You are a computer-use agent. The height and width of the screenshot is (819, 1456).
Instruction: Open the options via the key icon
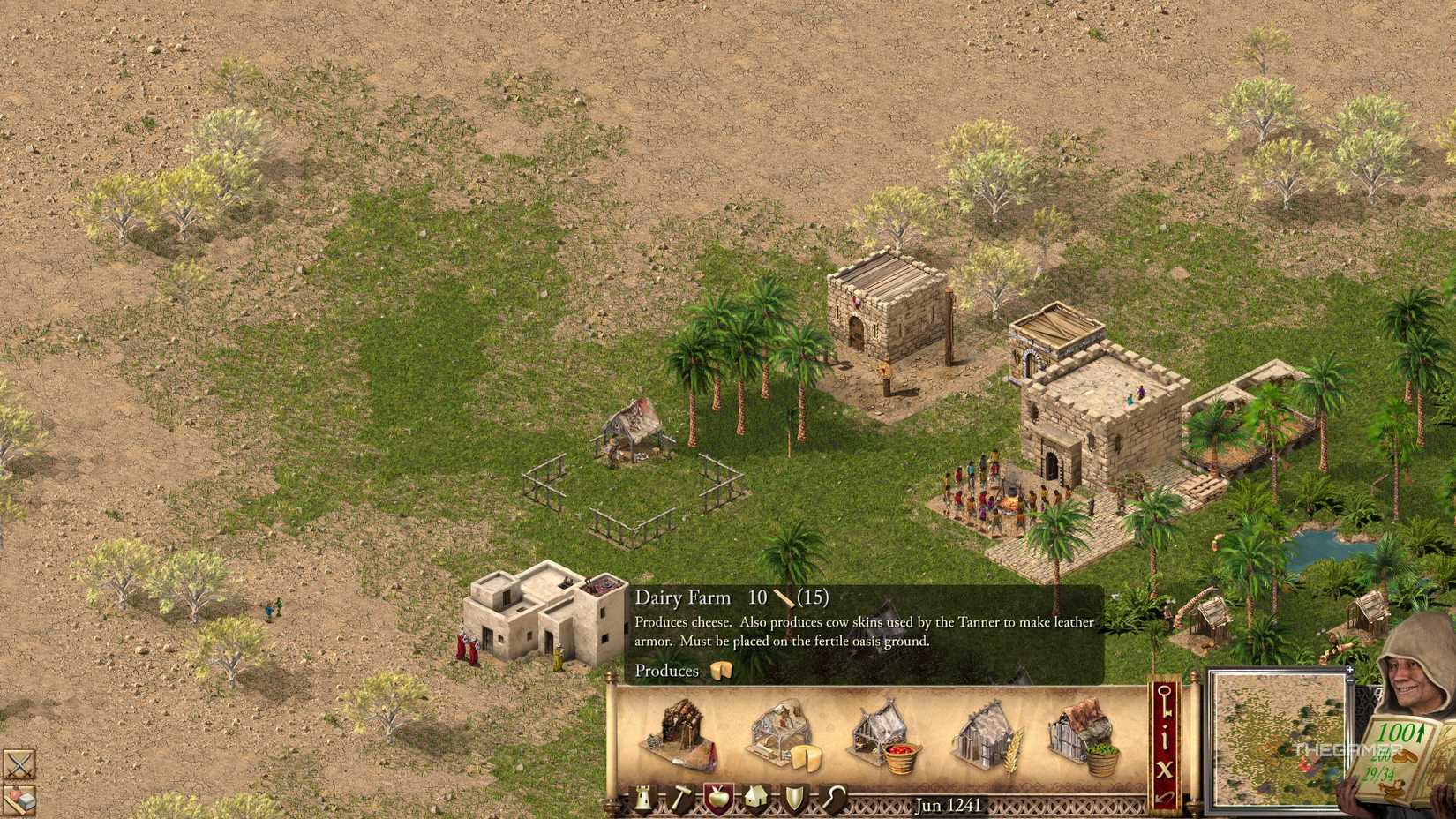click(x=1165, y=701)
